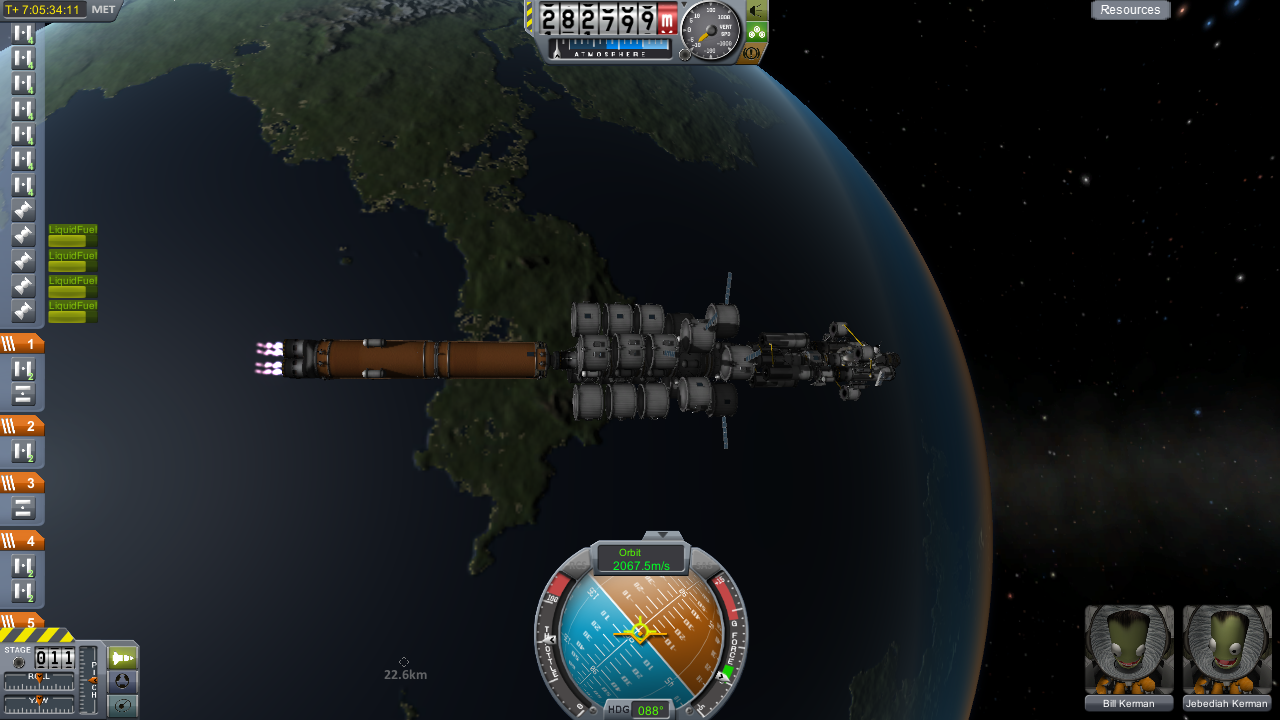Toggle the MET mission clock mode
The width and height of the screenshot is (1280, 720).
pyautogui.click(x=103, y=10)
